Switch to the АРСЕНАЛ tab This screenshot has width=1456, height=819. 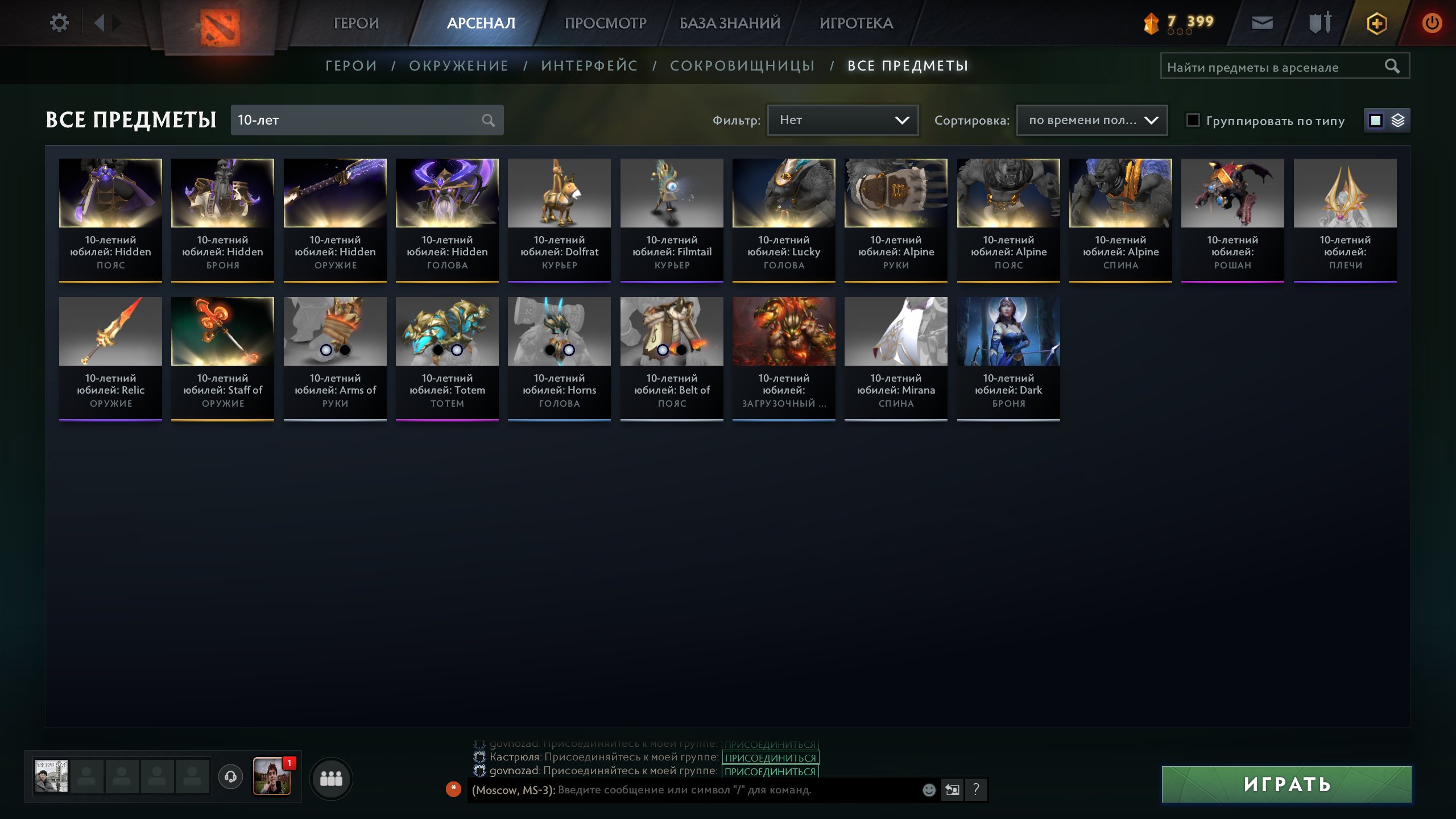(481, 23)
